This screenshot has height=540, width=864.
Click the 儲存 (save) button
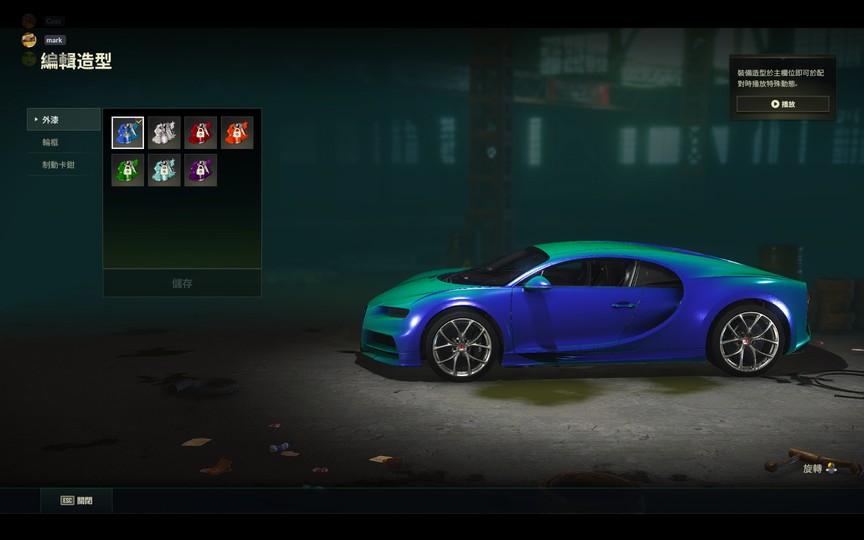(x=182, y=283)
